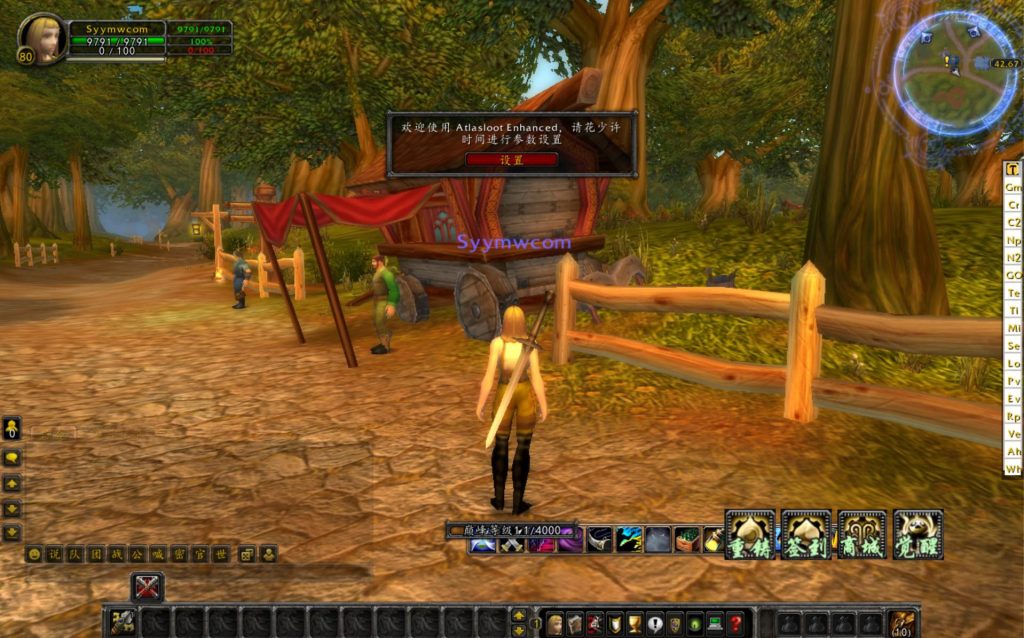
Task: Open the 商城 shop
Action: click(862, 535)
